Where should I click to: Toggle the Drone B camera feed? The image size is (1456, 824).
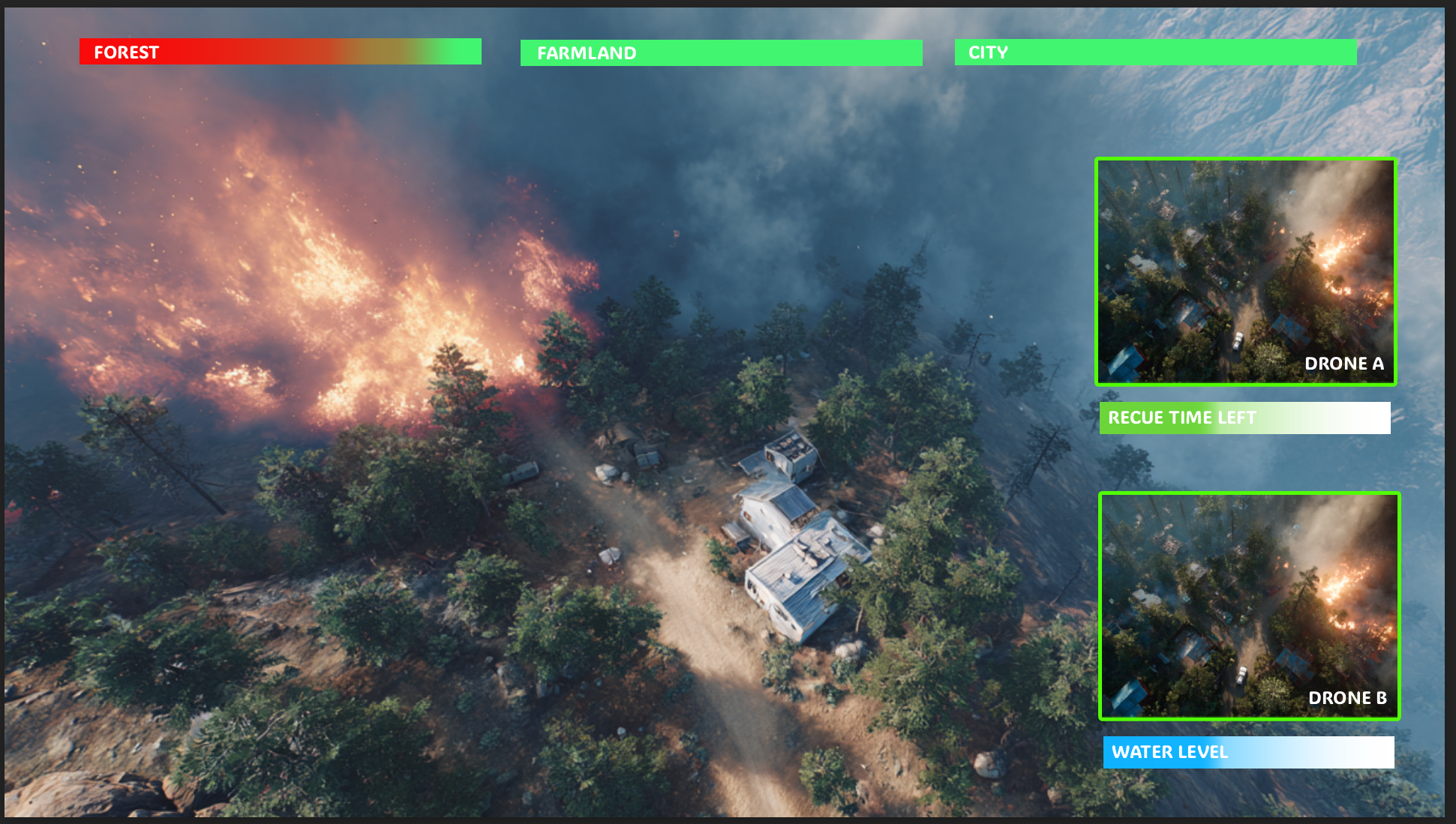coord(1249,607)
